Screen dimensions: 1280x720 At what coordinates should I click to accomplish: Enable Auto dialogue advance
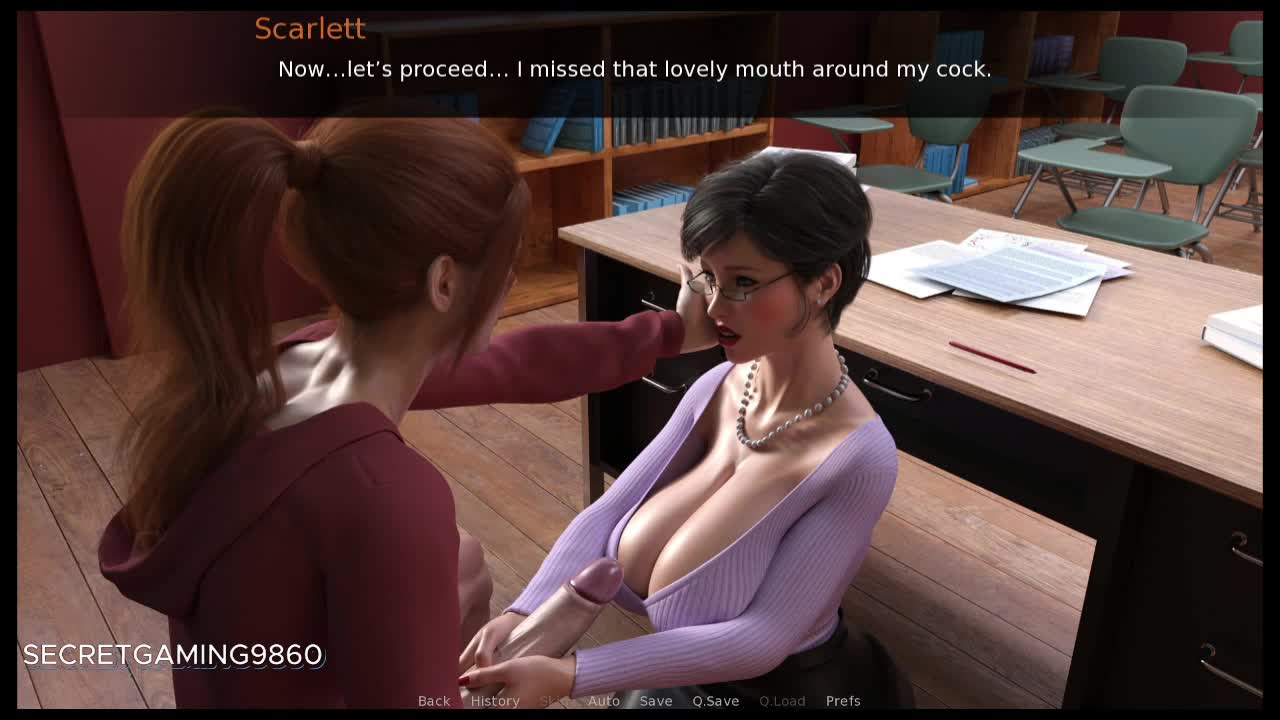point(604,701)
